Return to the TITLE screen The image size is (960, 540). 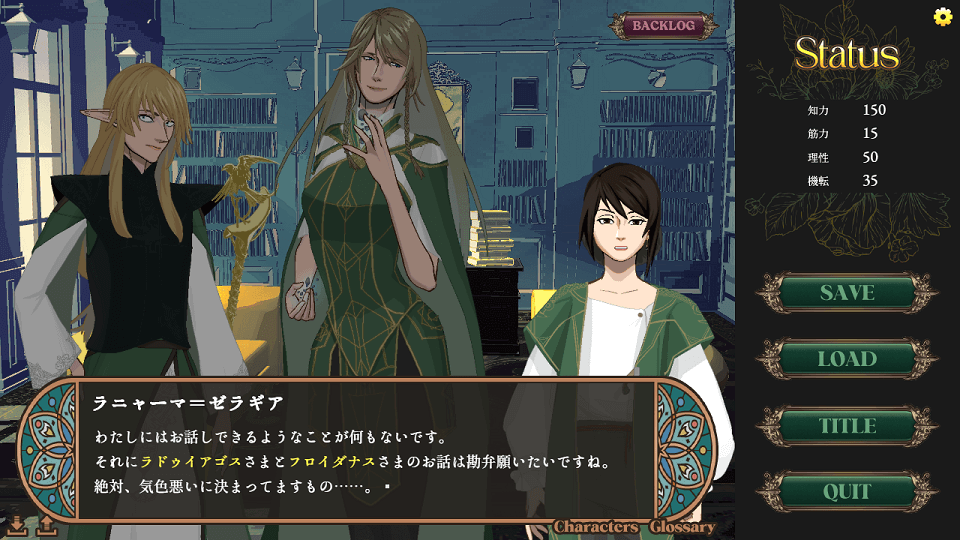846,426
